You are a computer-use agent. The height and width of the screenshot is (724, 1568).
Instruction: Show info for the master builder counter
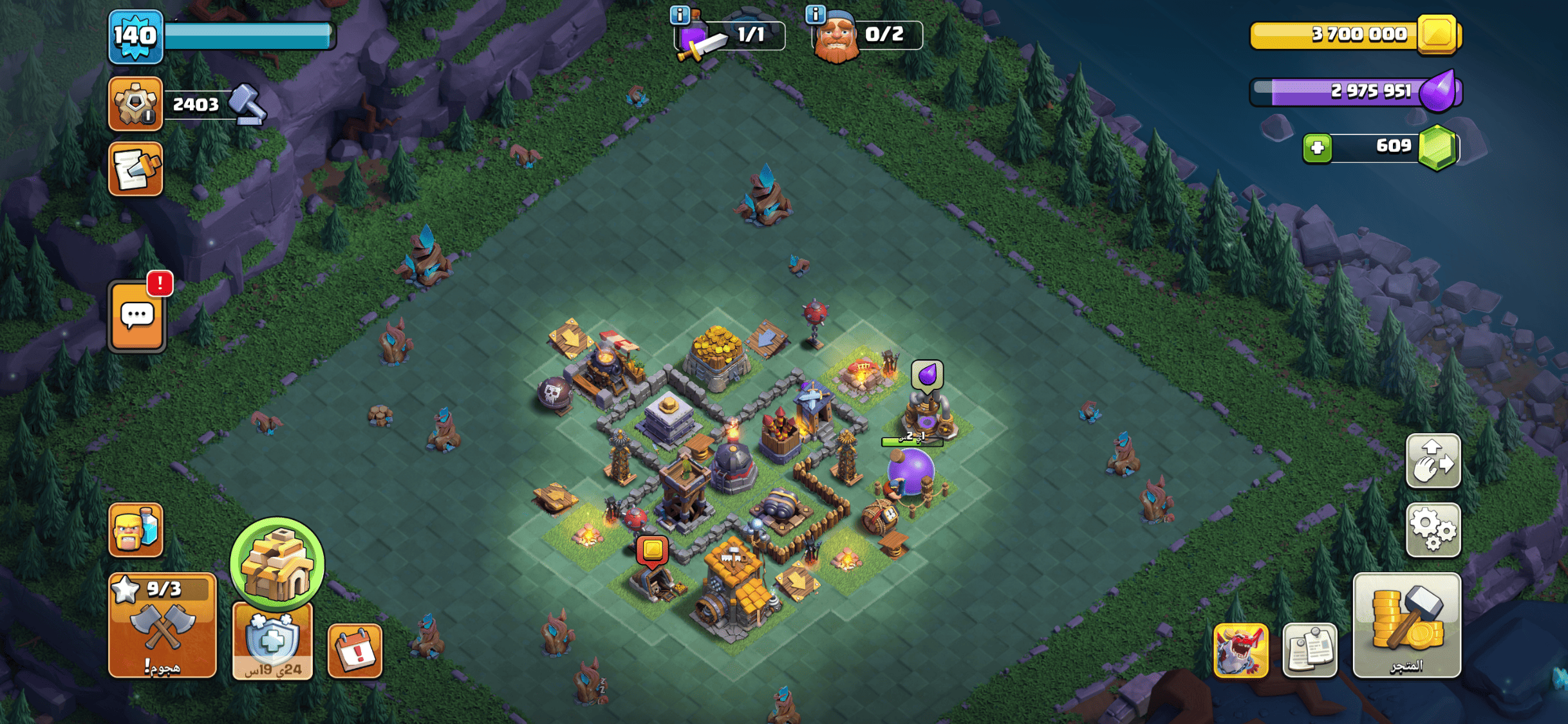(x=816, y=14)
